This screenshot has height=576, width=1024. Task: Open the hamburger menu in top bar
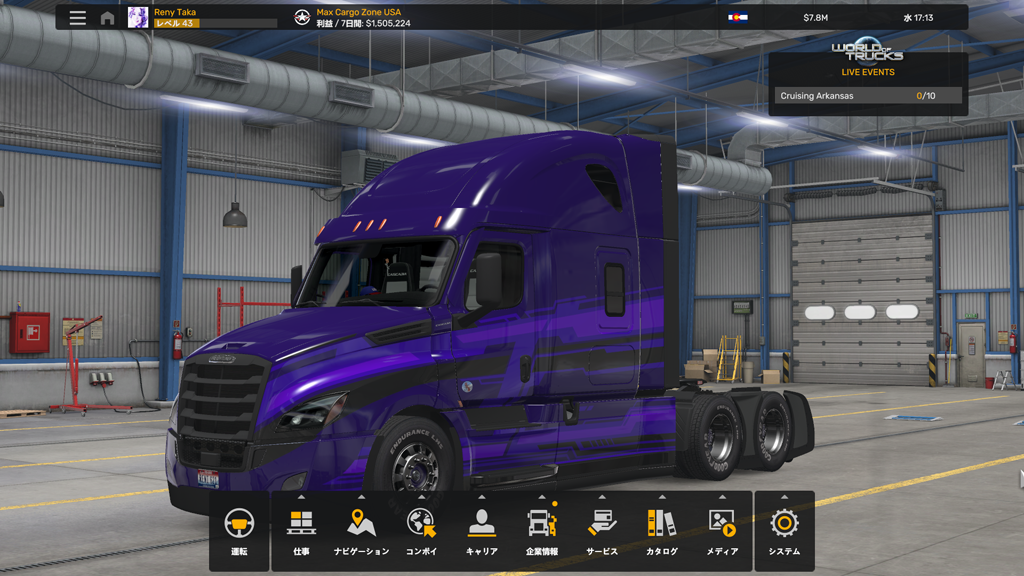[78, 18]
